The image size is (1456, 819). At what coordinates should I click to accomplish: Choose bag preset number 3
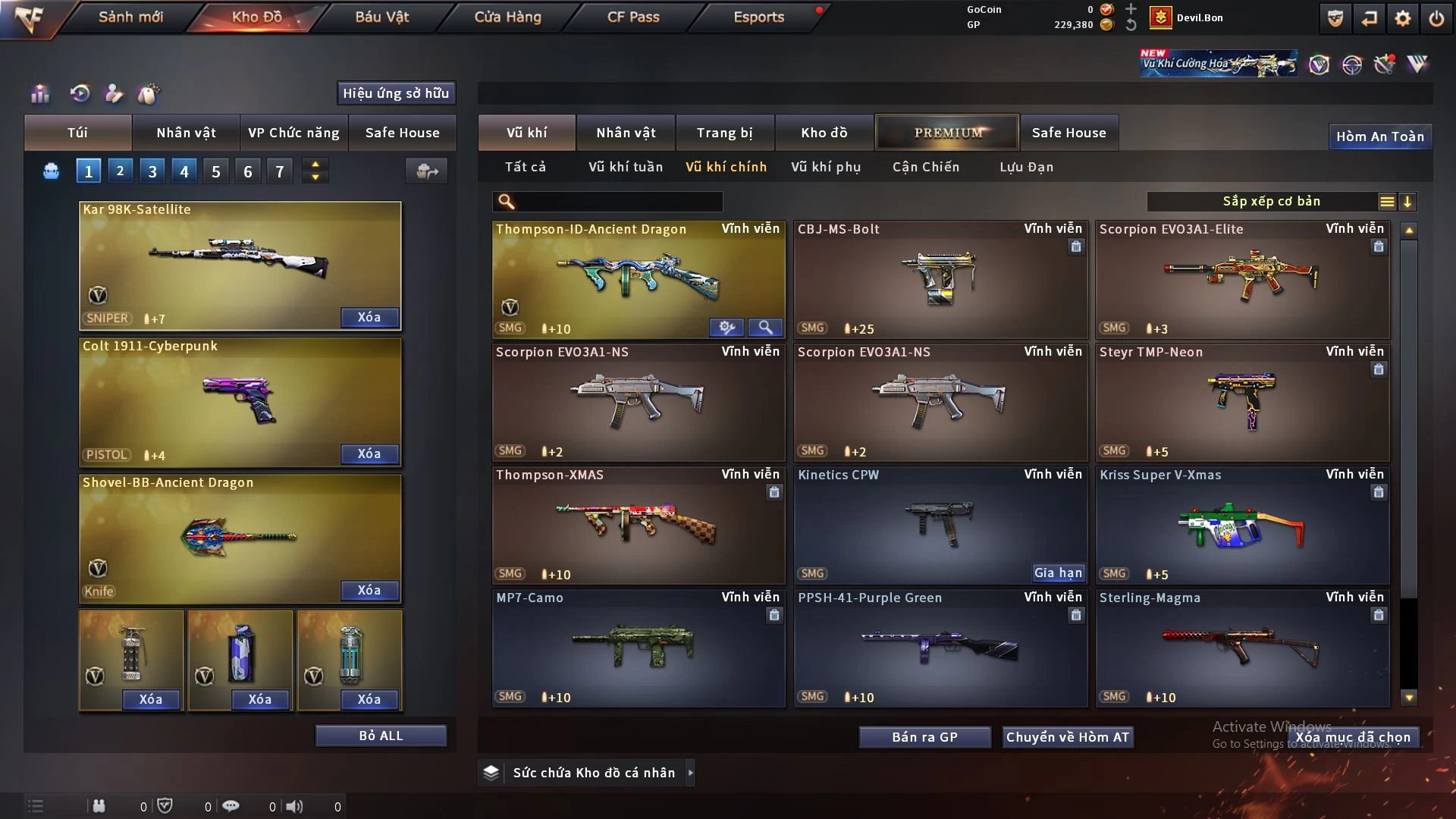[152, 171]
